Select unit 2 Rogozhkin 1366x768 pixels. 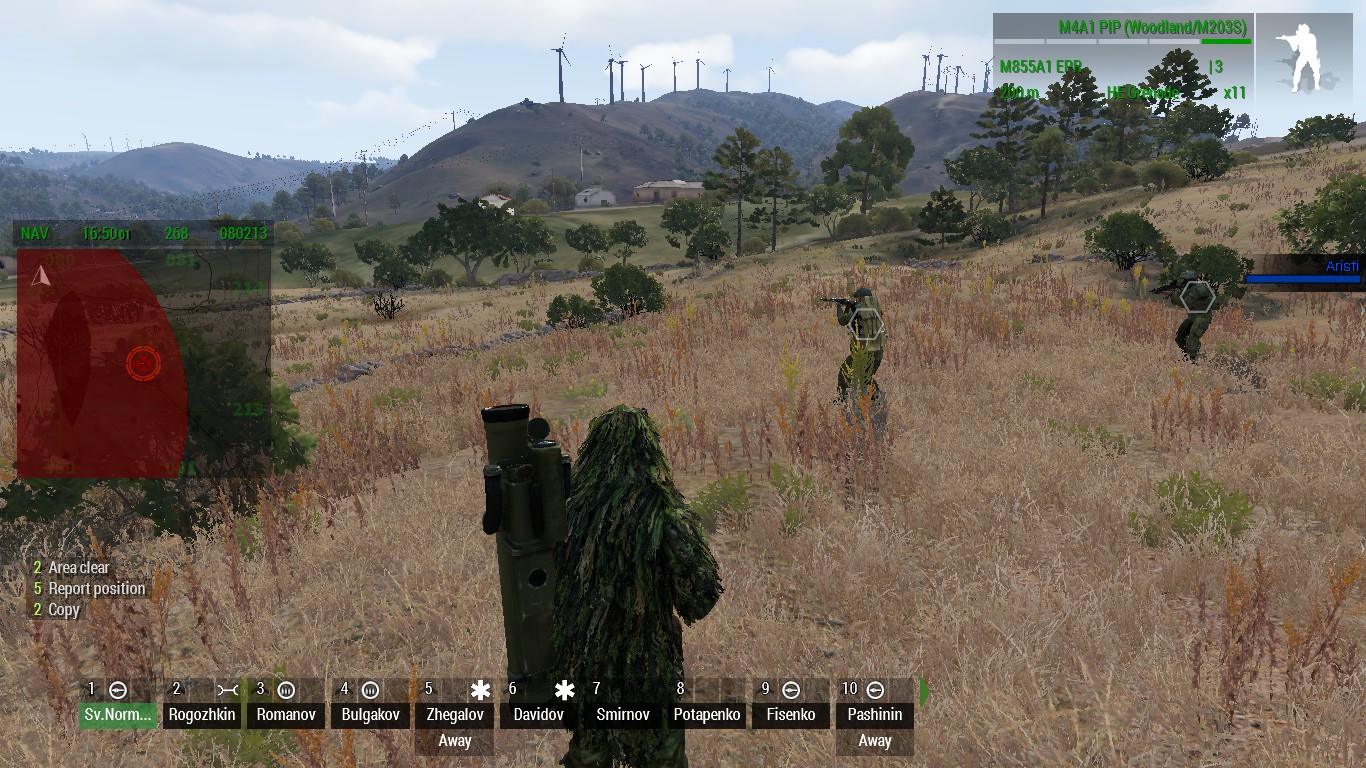point(202,714)
